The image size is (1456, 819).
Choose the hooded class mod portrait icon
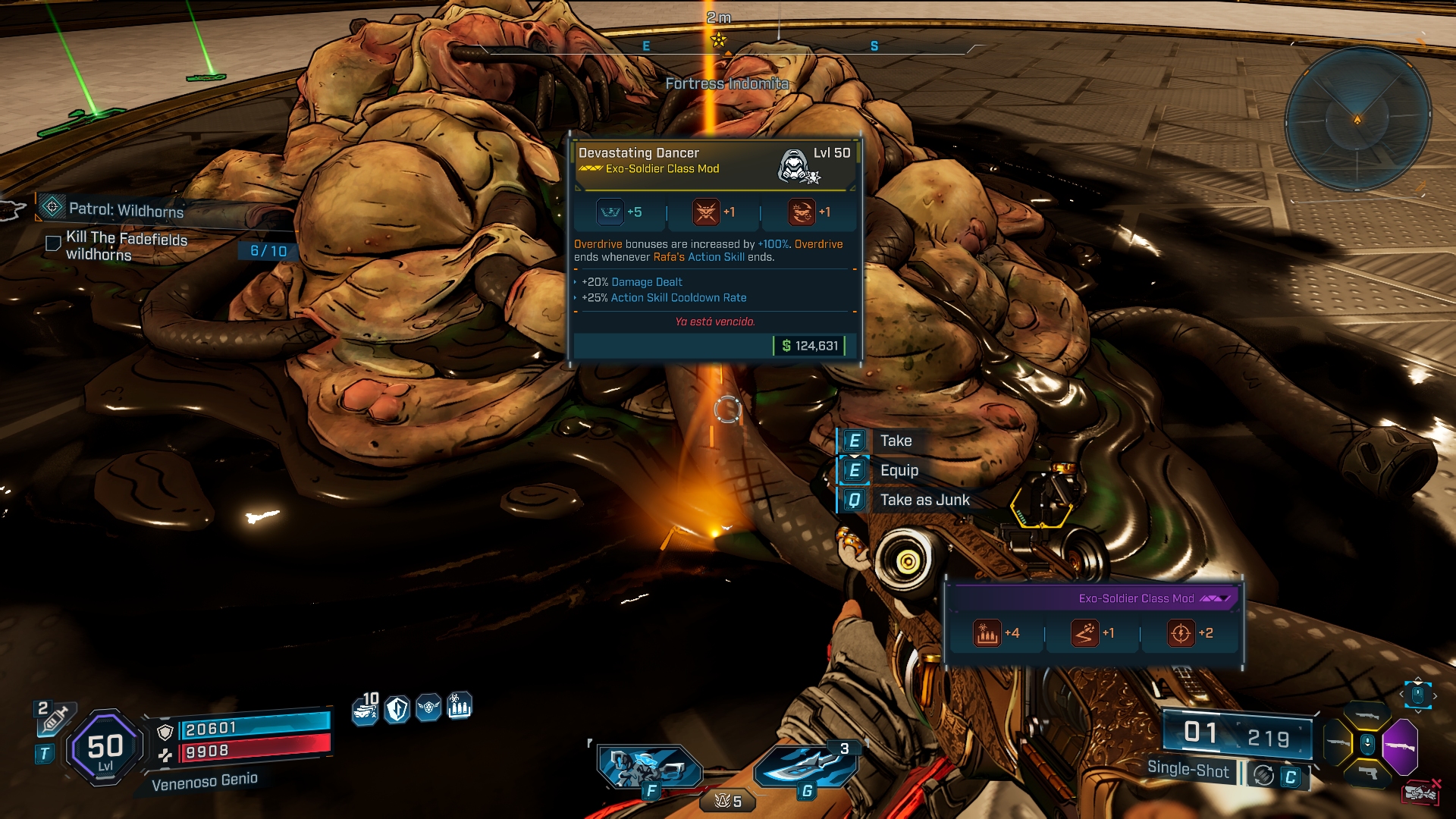796,165
